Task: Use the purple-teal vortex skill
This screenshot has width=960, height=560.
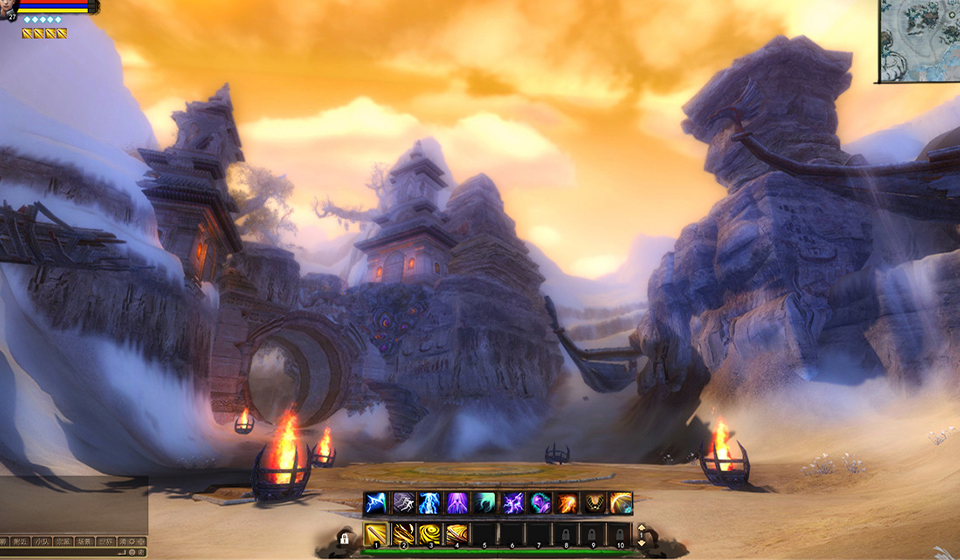Action: 540,503
